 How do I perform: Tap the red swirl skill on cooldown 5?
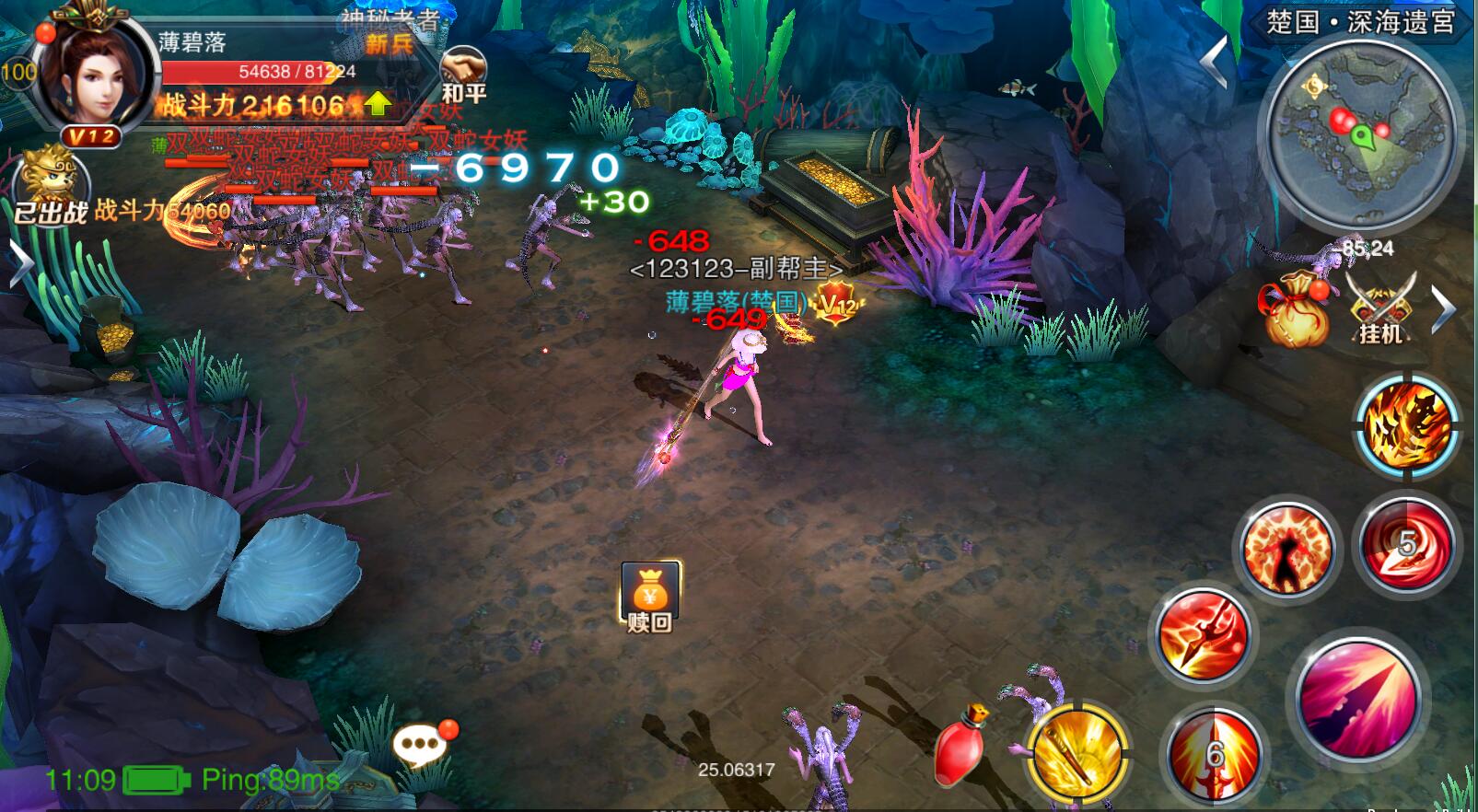(x=1404, y=545)
